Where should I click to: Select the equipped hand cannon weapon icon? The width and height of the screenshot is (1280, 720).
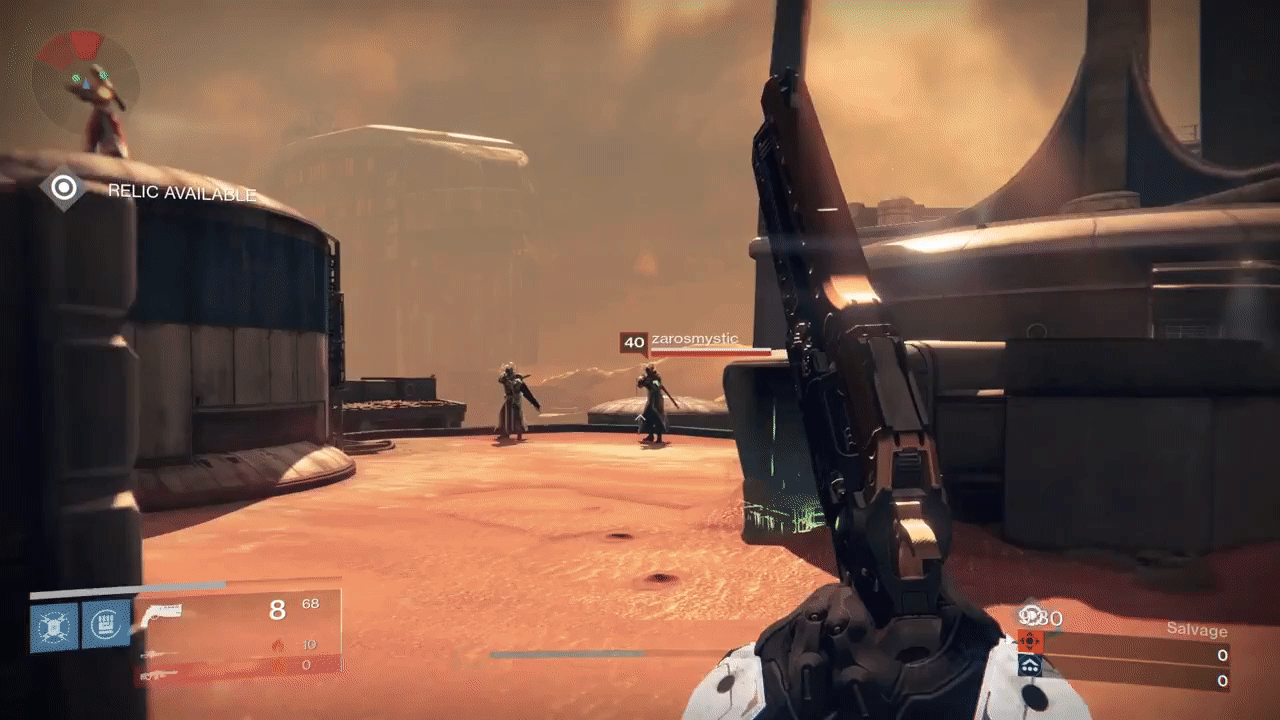click(163, 612)
